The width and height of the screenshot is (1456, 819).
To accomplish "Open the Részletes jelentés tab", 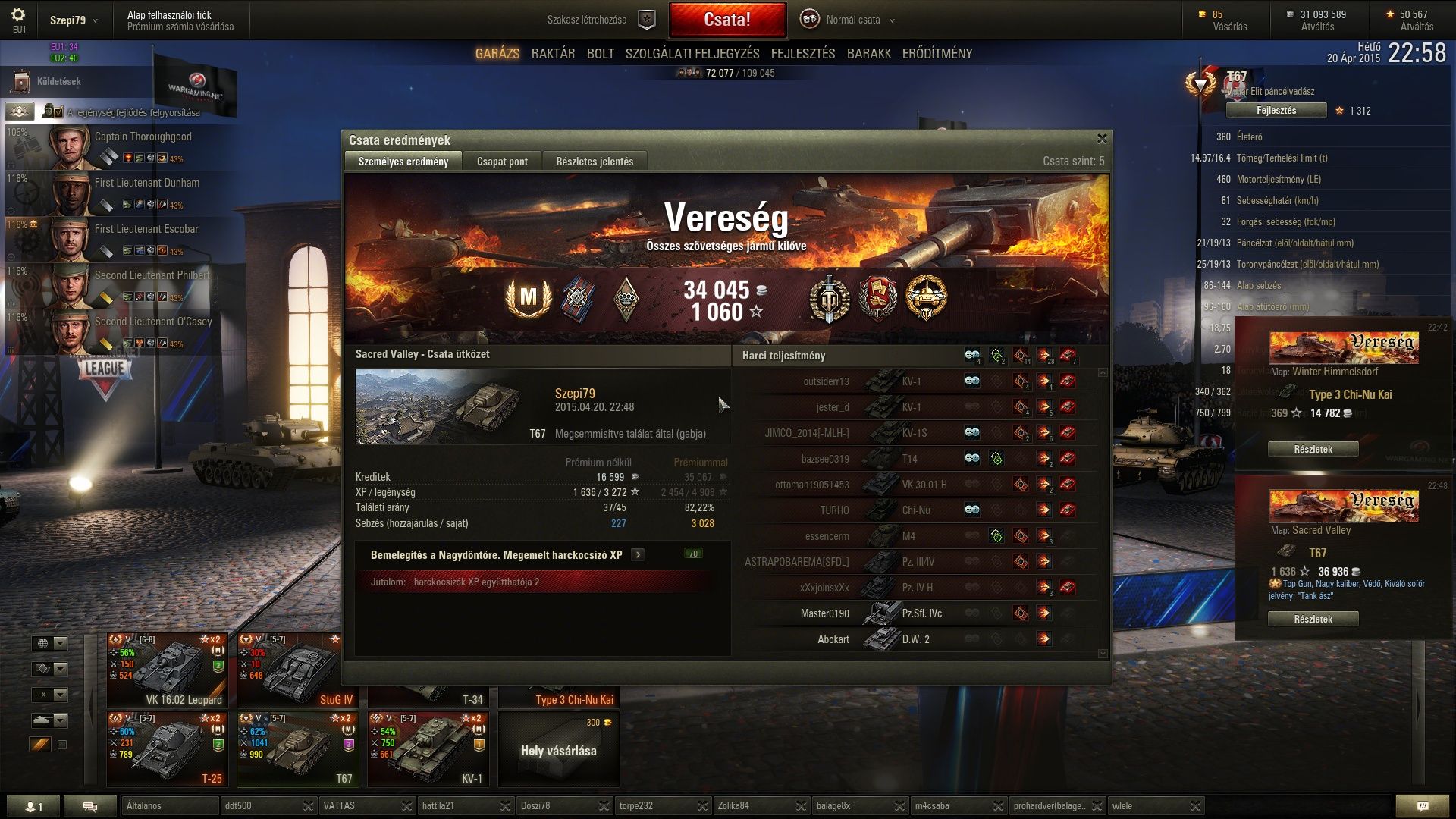I will 594,162.
